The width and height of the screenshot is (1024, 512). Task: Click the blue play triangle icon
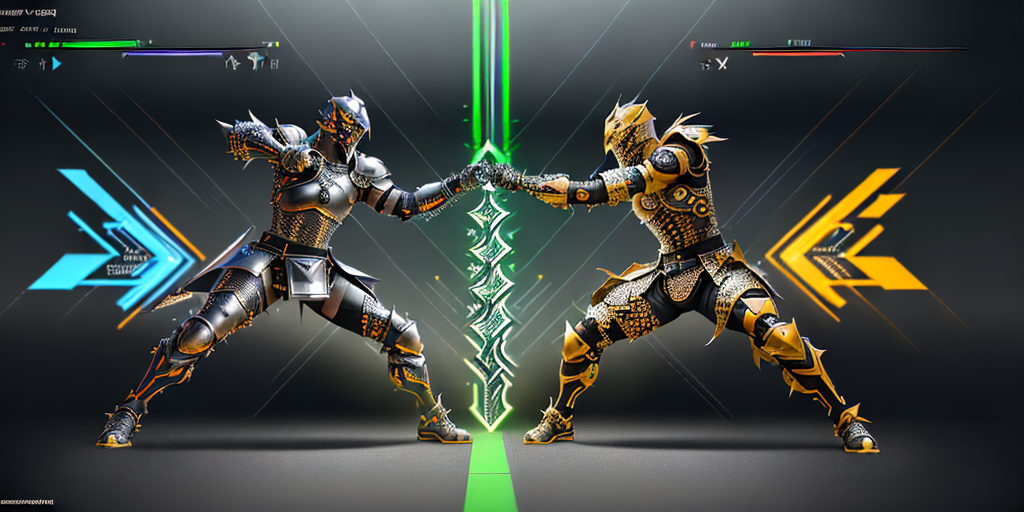pos(56,63)
